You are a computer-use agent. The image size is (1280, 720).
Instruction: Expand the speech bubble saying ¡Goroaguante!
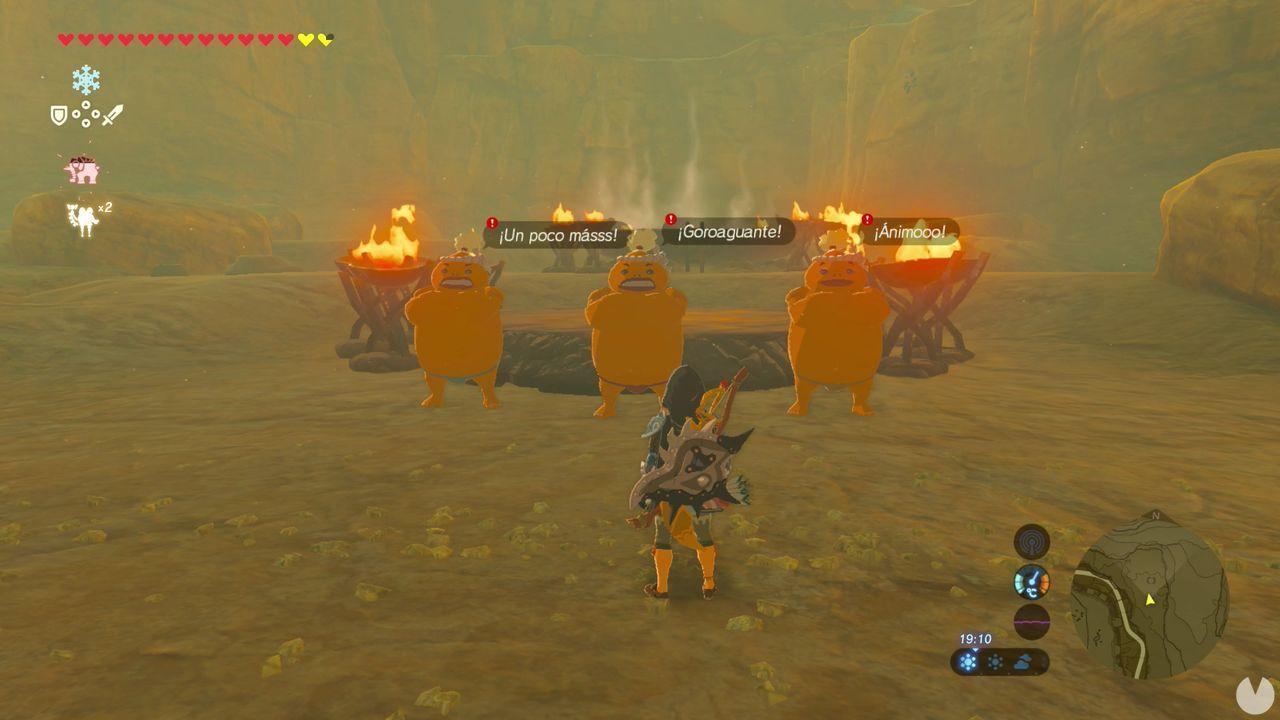pyautogui.click(x=730, y=231)
